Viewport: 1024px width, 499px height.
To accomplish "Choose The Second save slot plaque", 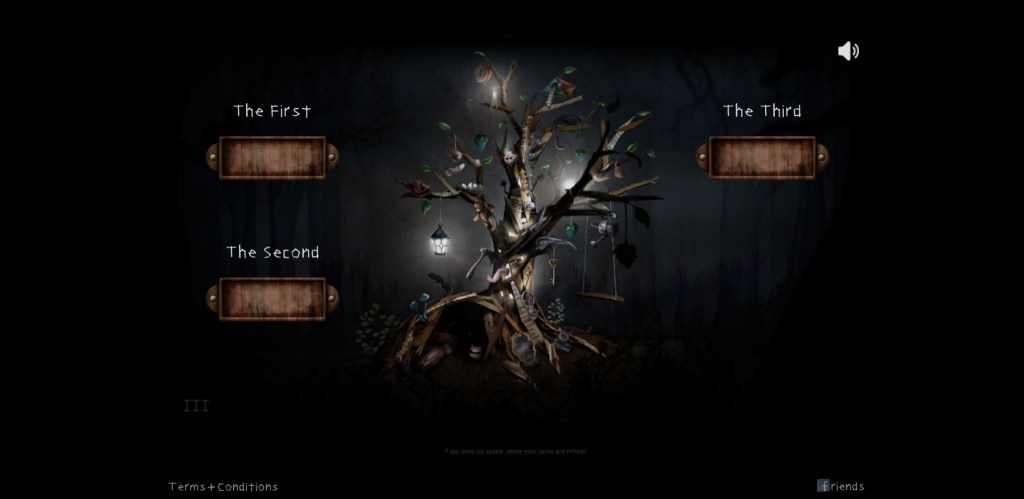I will (272, 298).
